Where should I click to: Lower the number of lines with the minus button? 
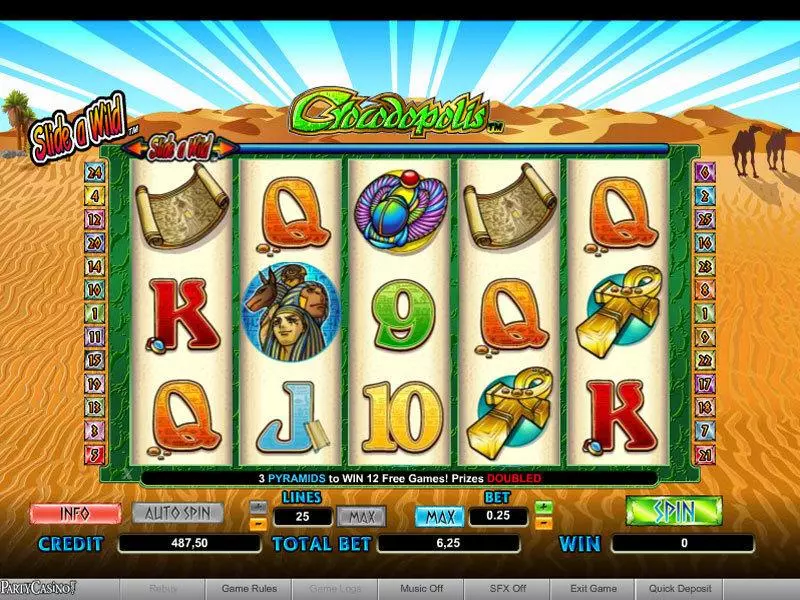point(257,523)
